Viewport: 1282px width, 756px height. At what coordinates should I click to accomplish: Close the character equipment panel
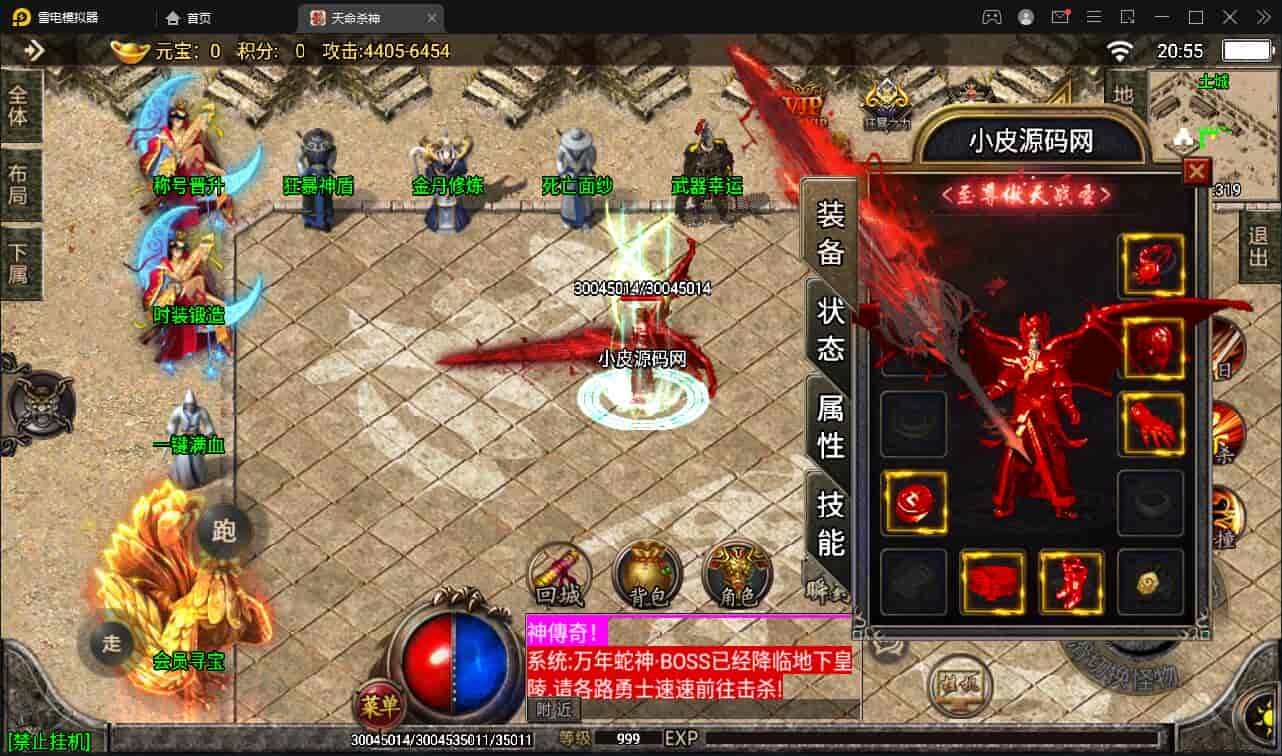pyautogui.click(x=1196, y=172)
